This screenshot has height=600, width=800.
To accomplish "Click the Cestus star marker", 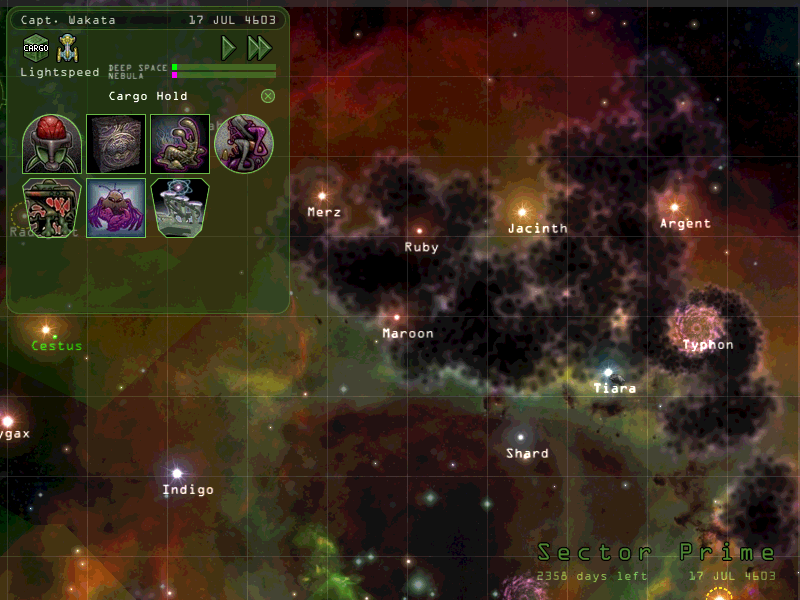I will (x=46, y=329).
